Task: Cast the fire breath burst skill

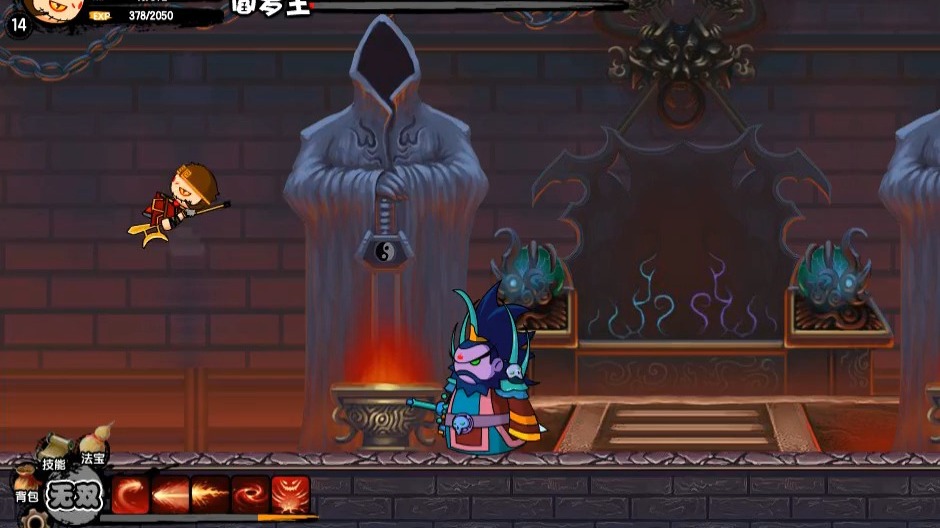Action: [210, 494]
